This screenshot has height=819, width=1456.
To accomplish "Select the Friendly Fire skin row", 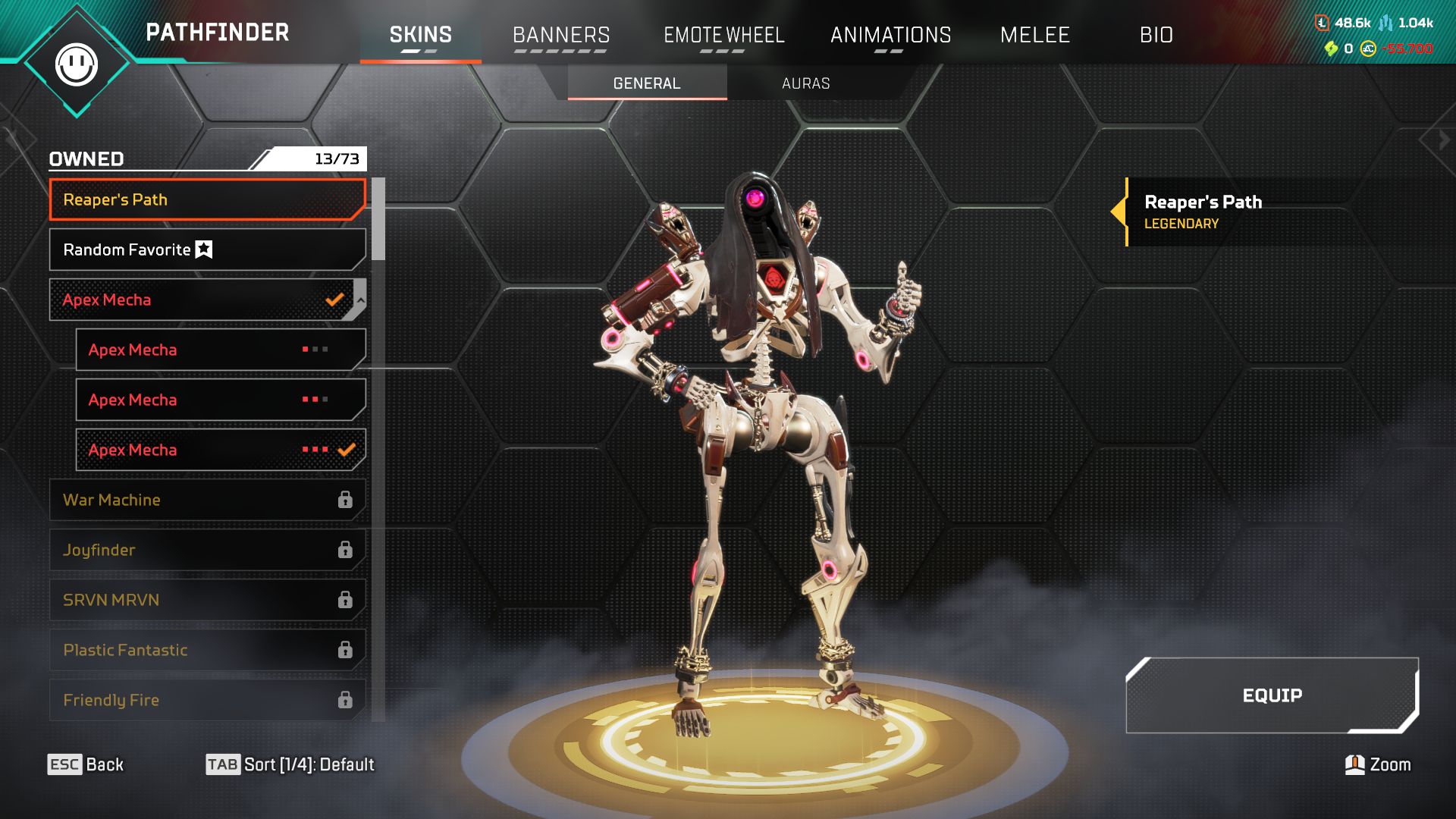I will coord(206,700).
